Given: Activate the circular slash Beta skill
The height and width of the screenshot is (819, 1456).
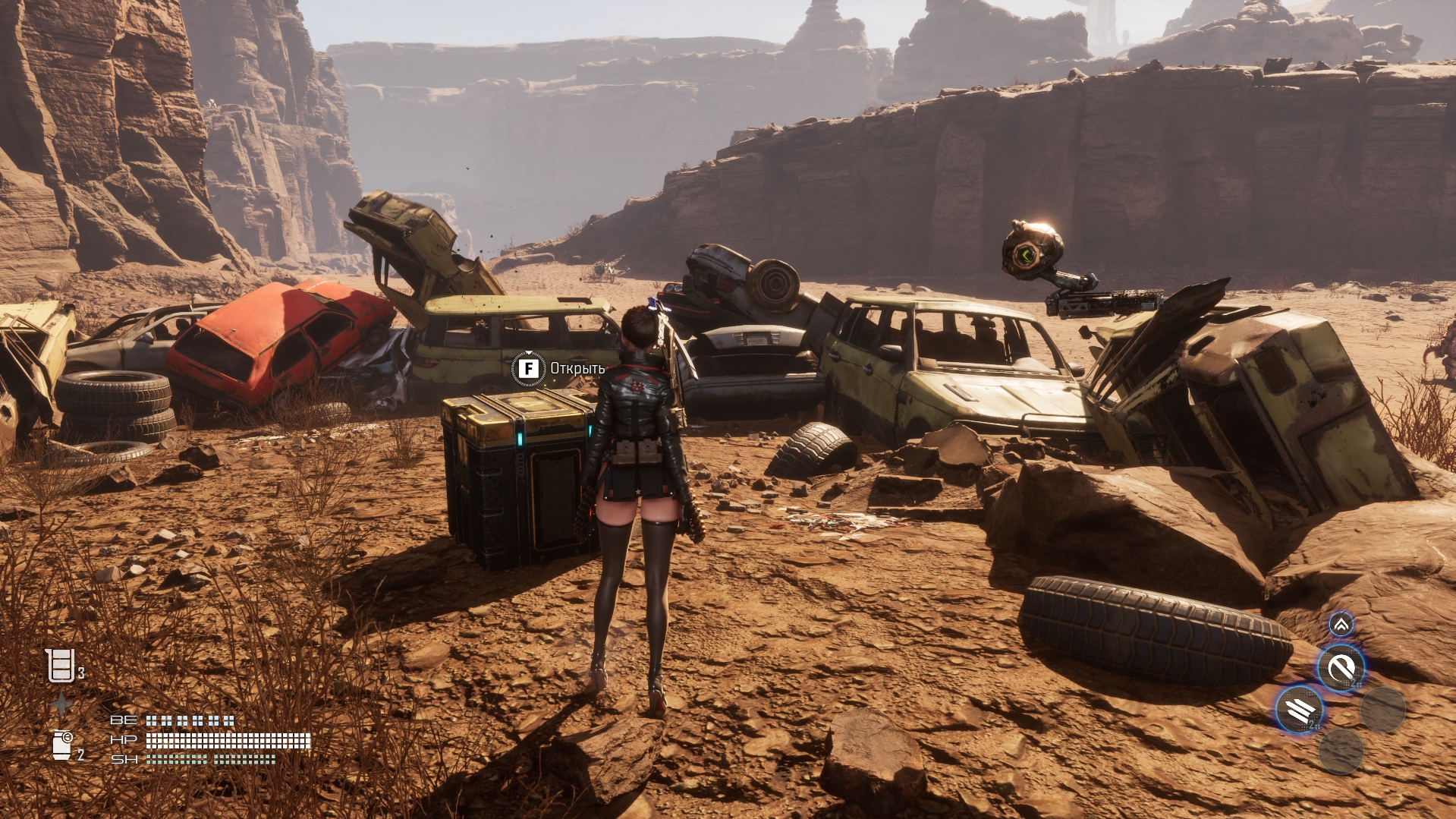Looking at the screenshot, I should coord(1341,669).
